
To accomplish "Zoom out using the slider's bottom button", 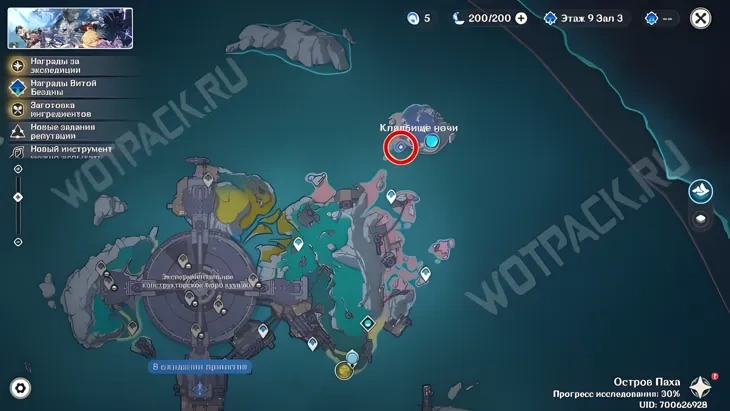I will 18,242.
